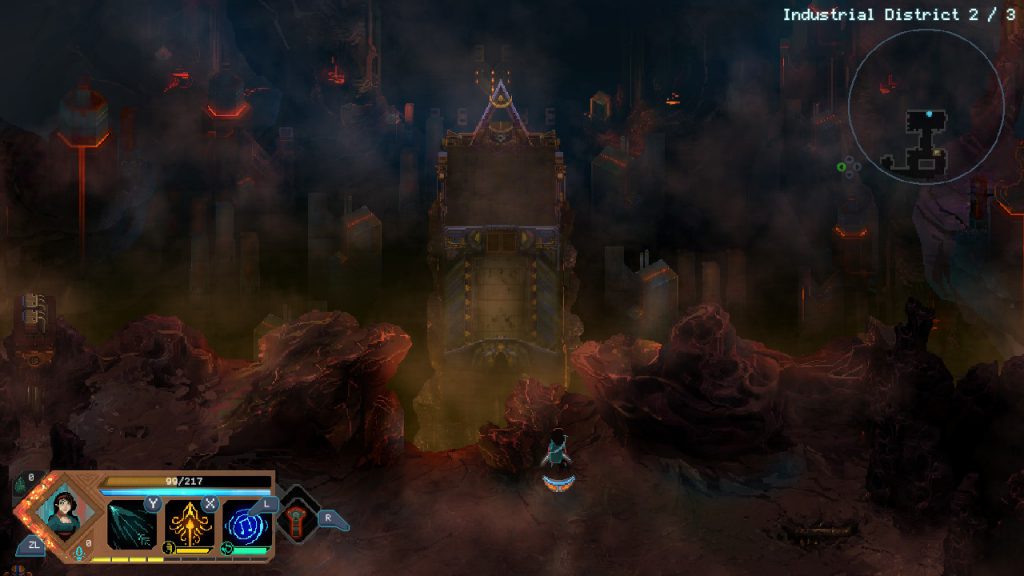The image size is (1024, 576).
Task: Click the blue player marker on minimap
Action: tap(929, 114)
